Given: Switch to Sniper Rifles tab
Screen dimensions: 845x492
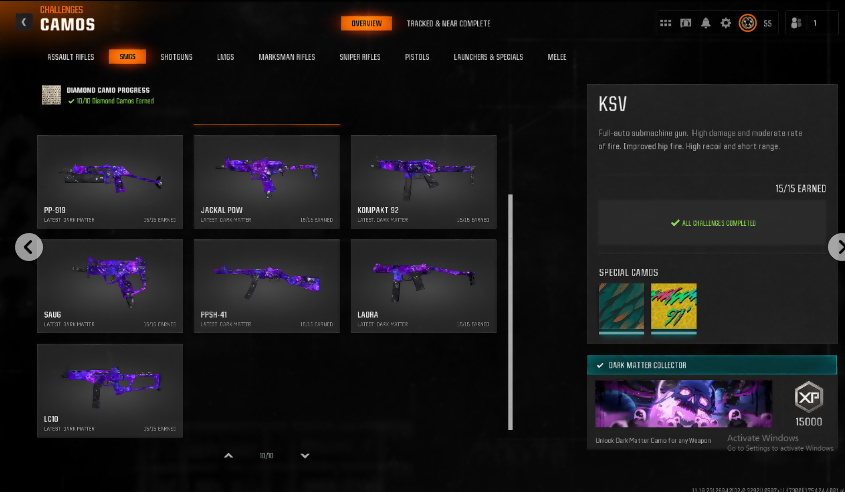Looking at the screenshot, I should click(x=360, y=57).
